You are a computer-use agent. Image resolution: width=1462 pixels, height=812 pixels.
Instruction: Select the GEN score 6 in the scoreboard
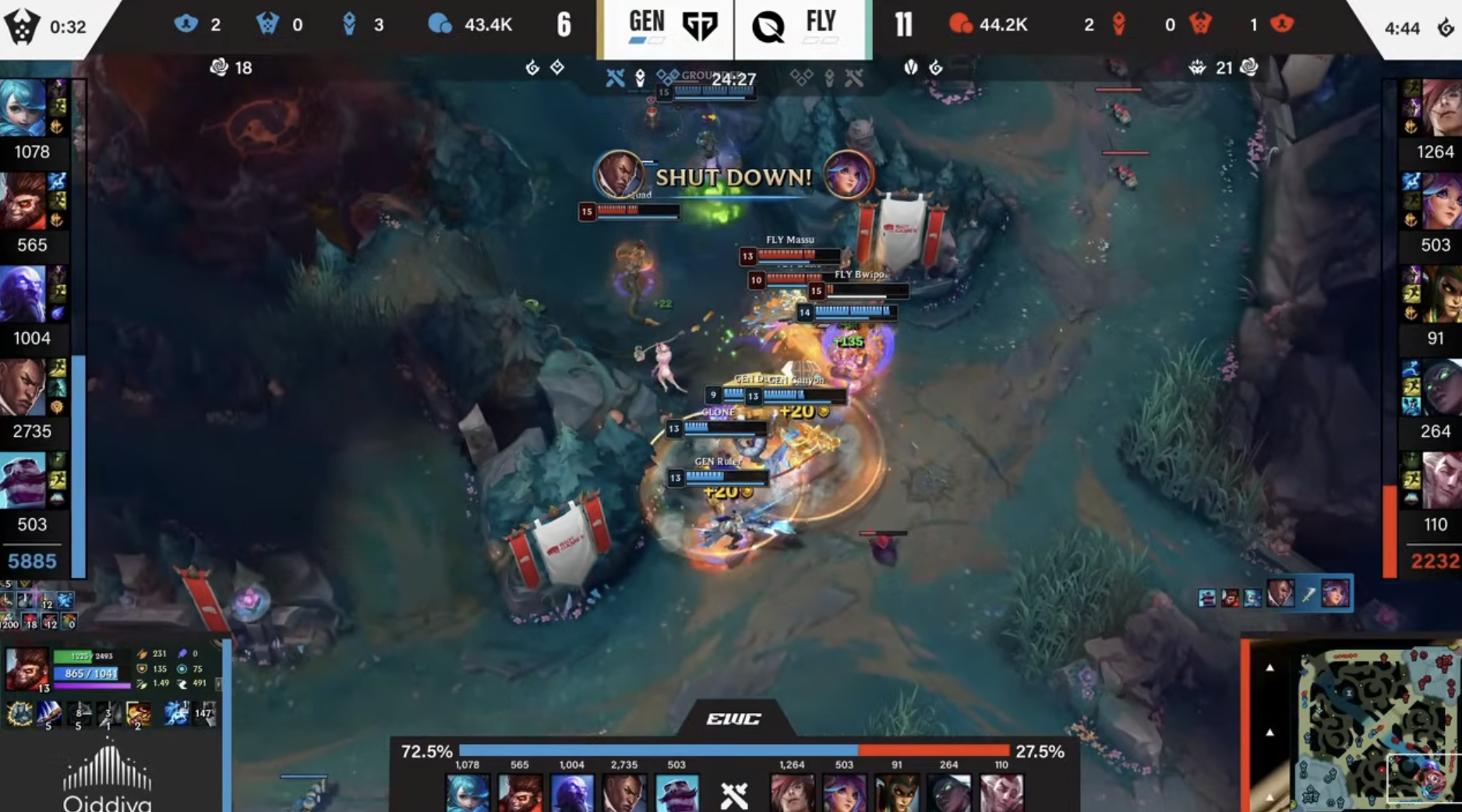point(563,24)
